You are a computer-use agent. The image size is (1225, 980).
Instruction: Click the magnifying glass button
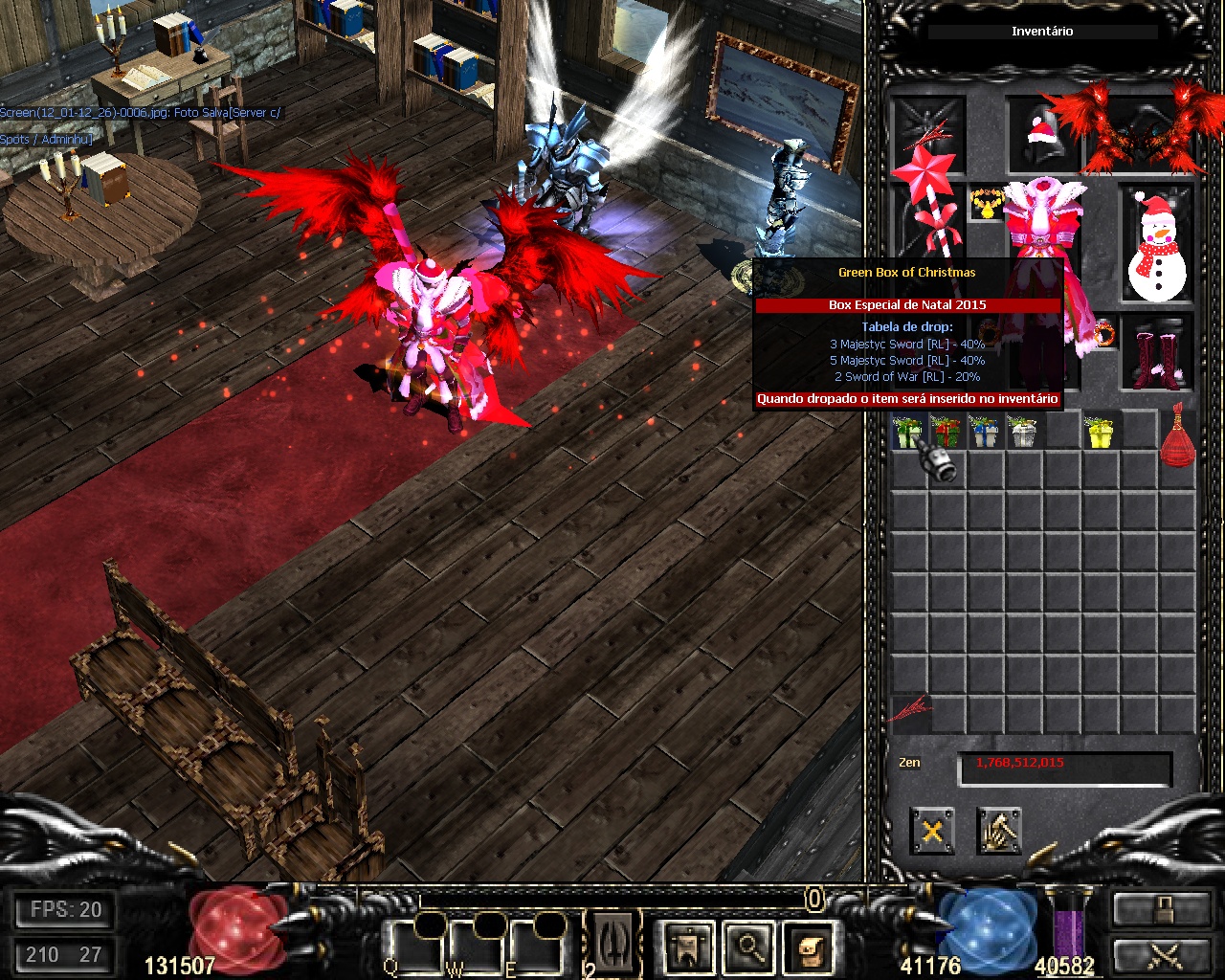pos(748,948)
